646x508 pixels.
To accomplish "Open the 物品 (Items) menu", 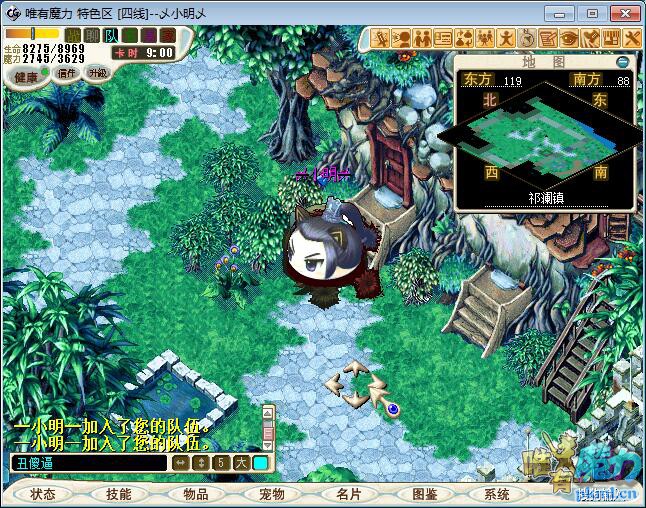I will tap(195, 494).
